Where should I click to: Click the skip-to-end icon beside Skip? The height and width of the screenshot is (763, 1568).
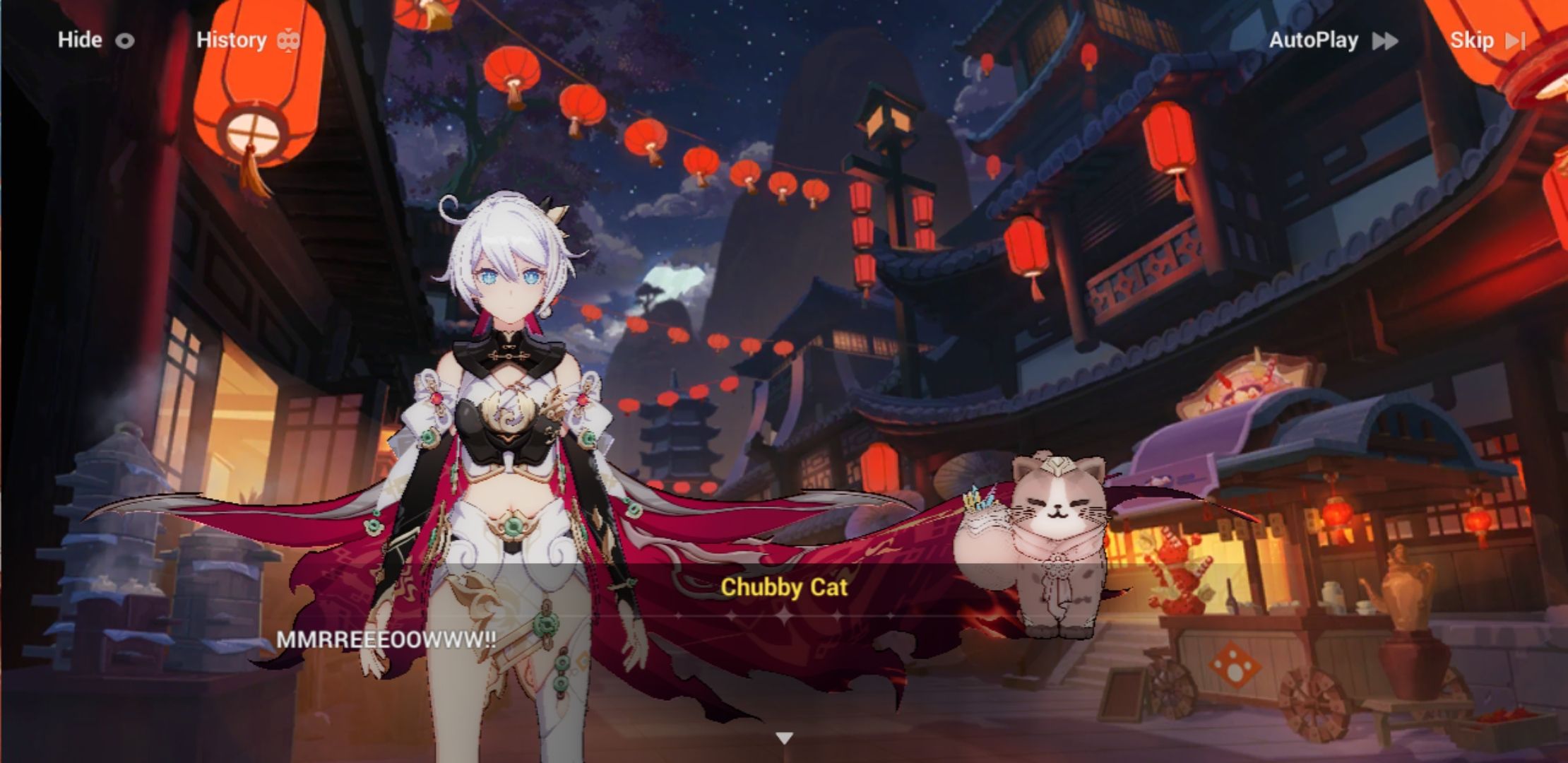tap(1516, 40)
